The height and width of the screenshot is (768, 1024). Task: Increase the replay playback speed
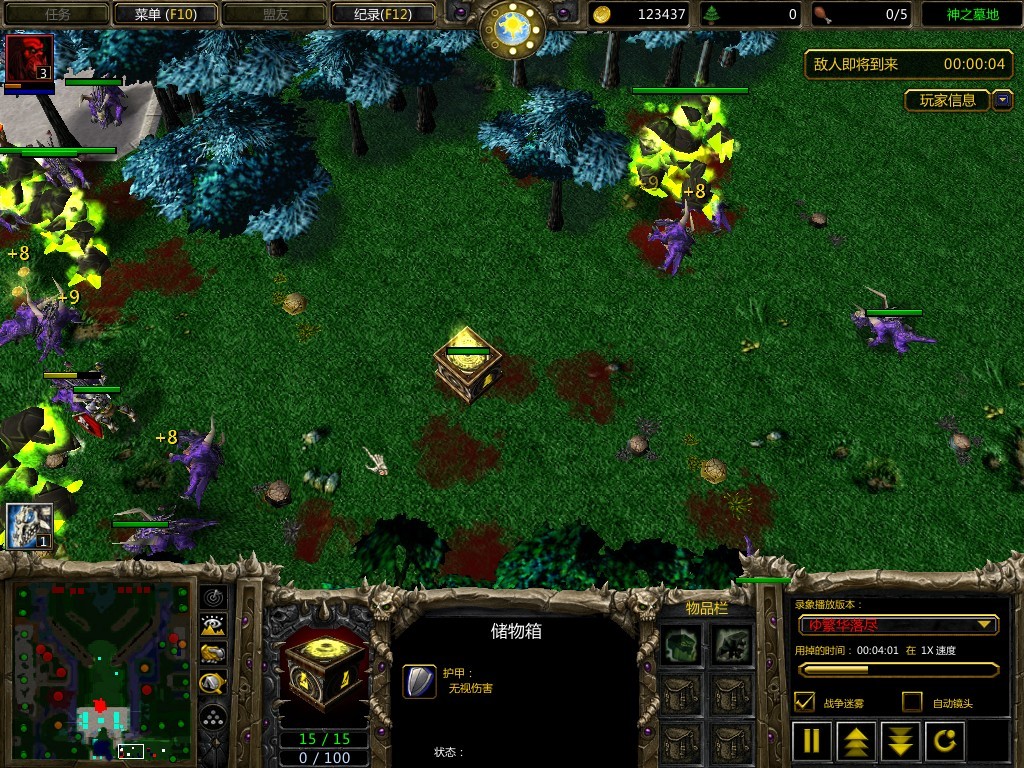[x=856, y=741]
